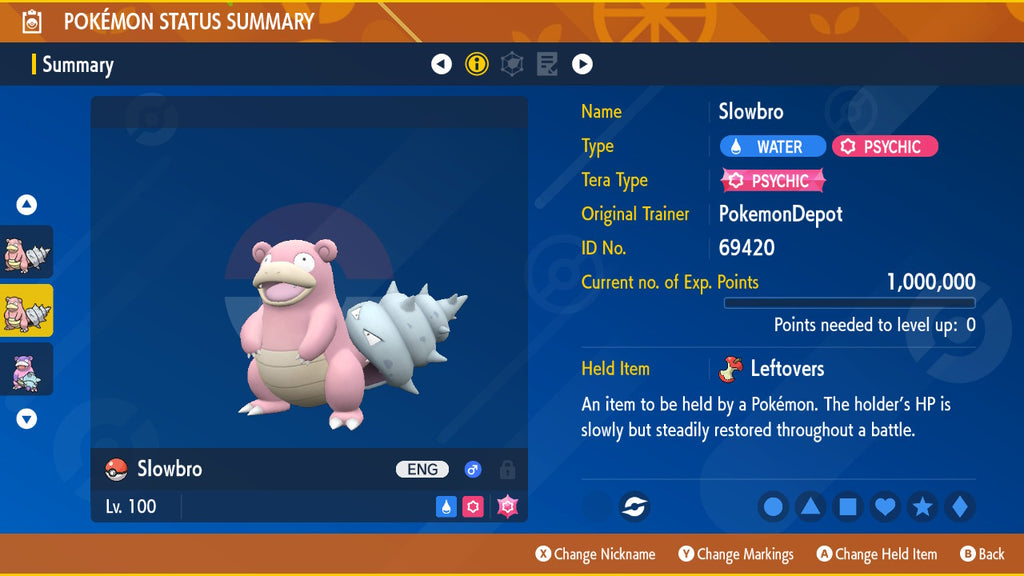
Task: Click the down arrow below party thumbnails
Action: click(27, 419)
